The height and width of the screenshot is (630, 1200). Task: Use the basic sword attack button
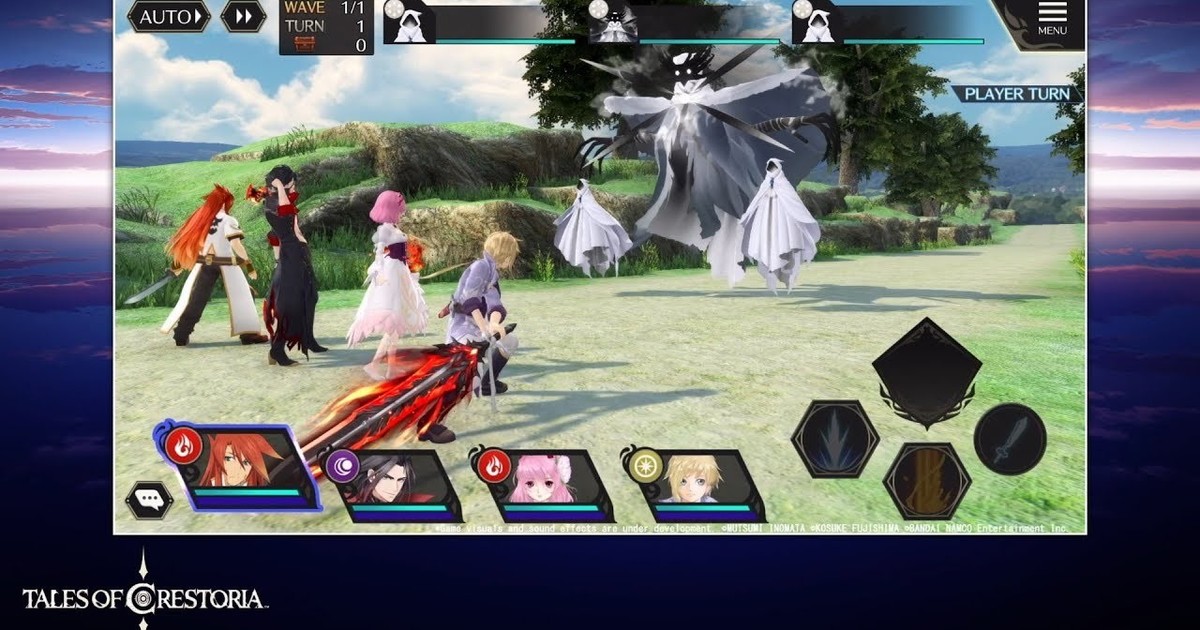tap(1009, 439)
